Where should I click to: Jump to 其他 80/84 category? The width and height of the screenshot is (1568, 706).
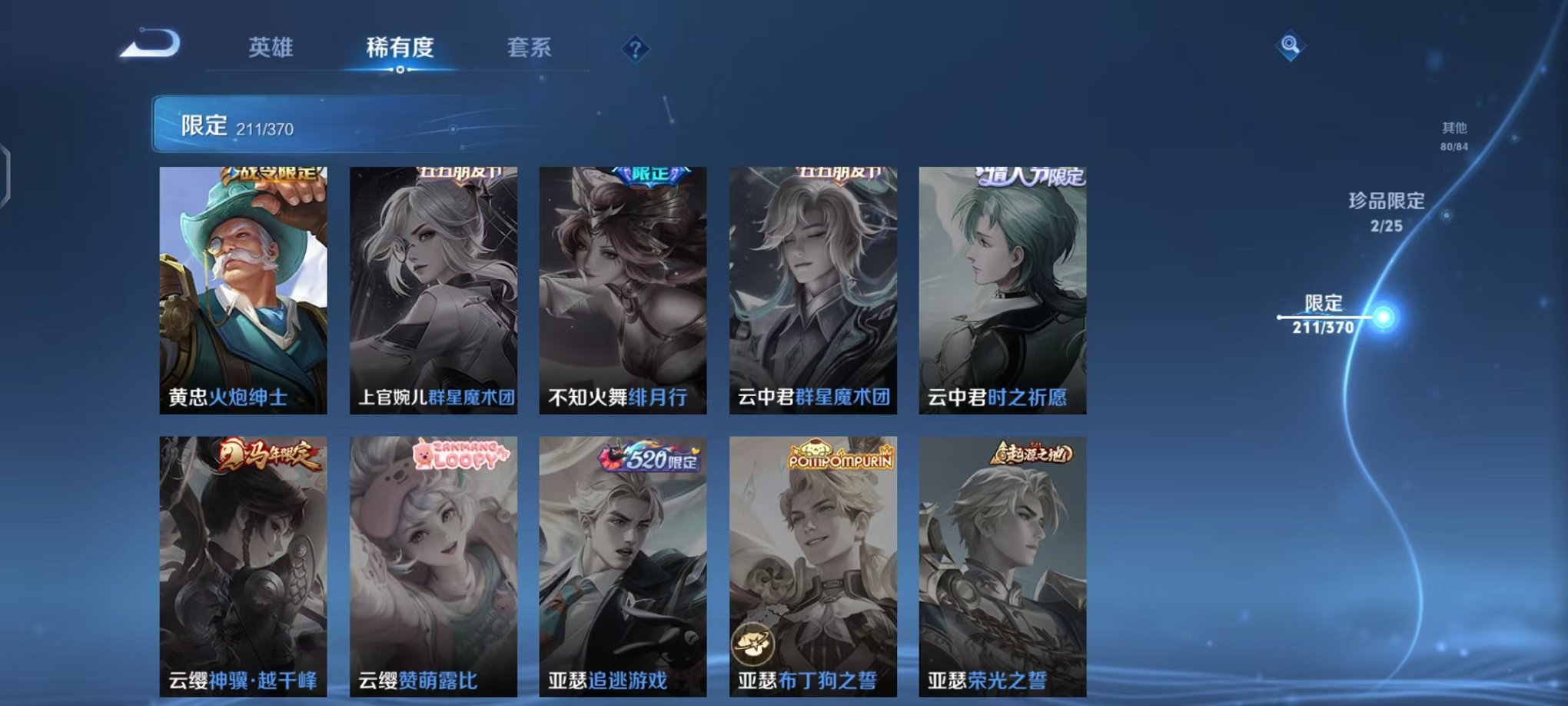pos(1453,137)
